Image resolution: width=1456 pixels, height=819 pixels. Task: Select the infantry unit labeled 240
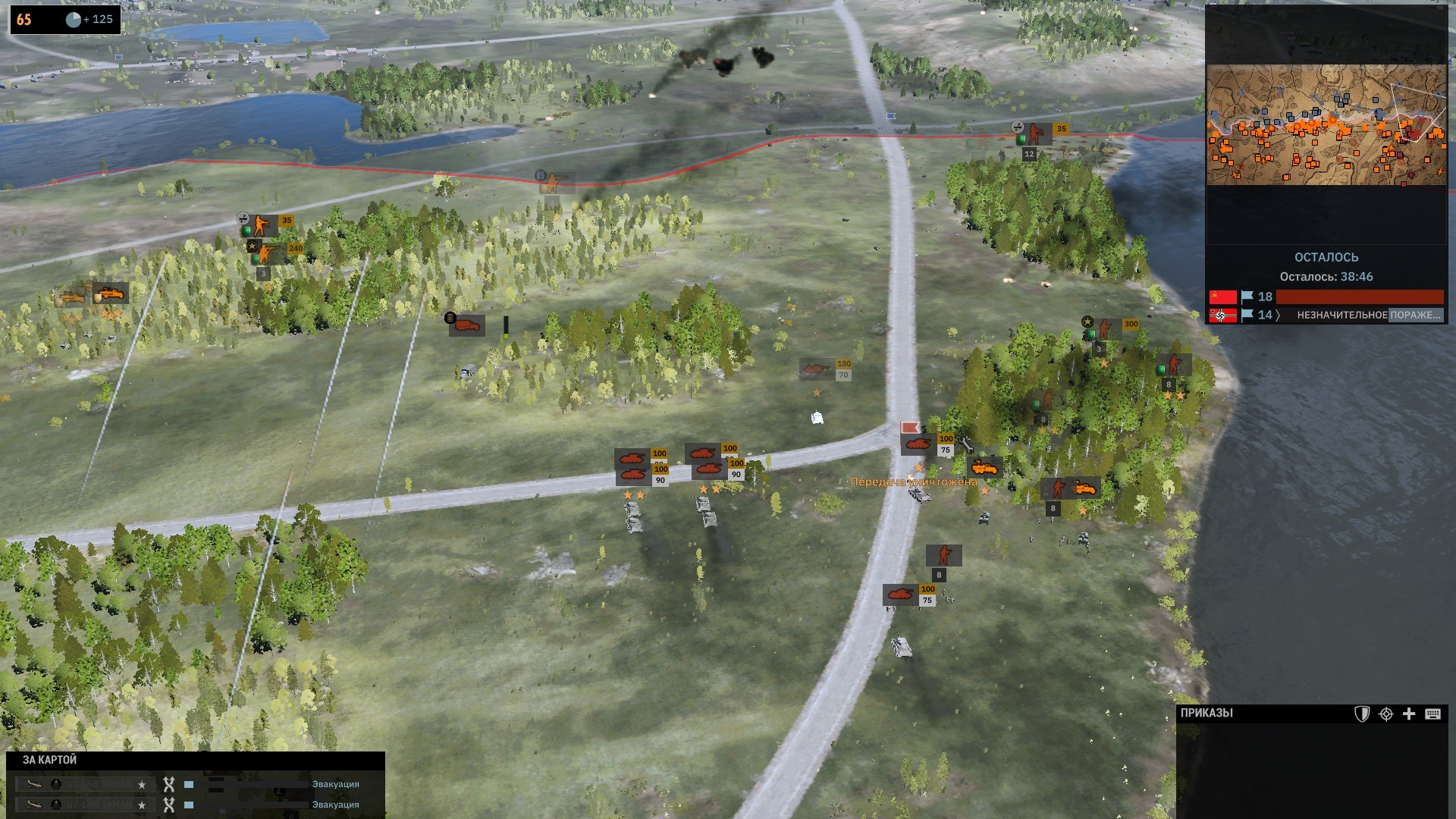coord(268,253)
